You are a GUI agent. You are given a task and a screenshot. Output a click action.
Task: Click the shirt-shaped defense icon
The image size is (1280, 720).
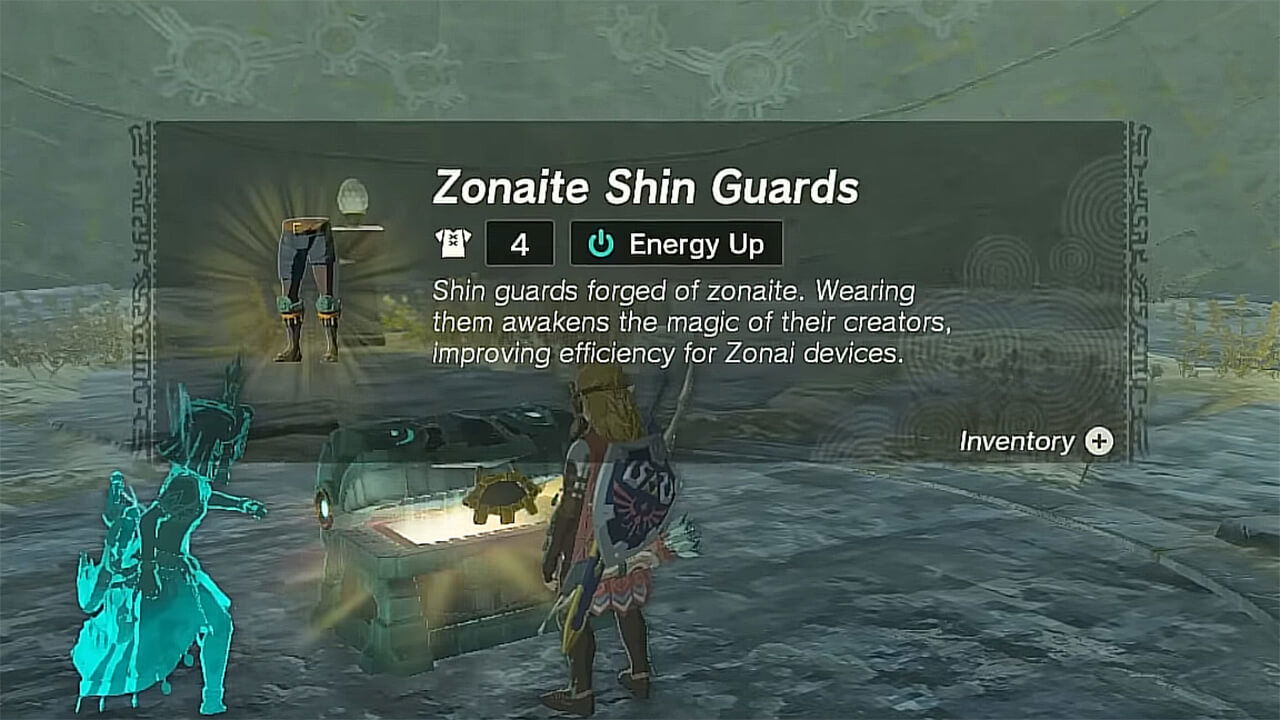452,243
